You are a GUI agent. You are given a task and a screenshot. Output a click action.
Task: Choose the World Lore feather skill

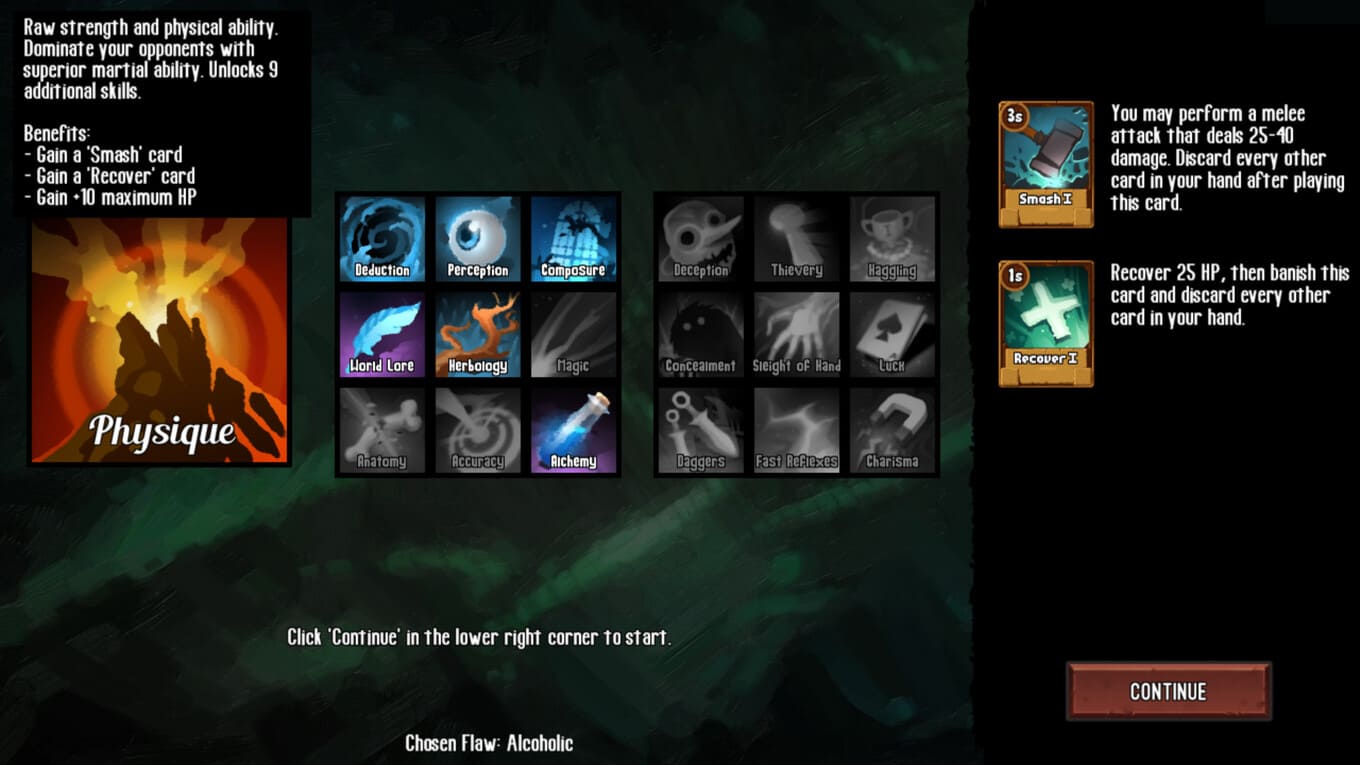[x=382, y=335]
